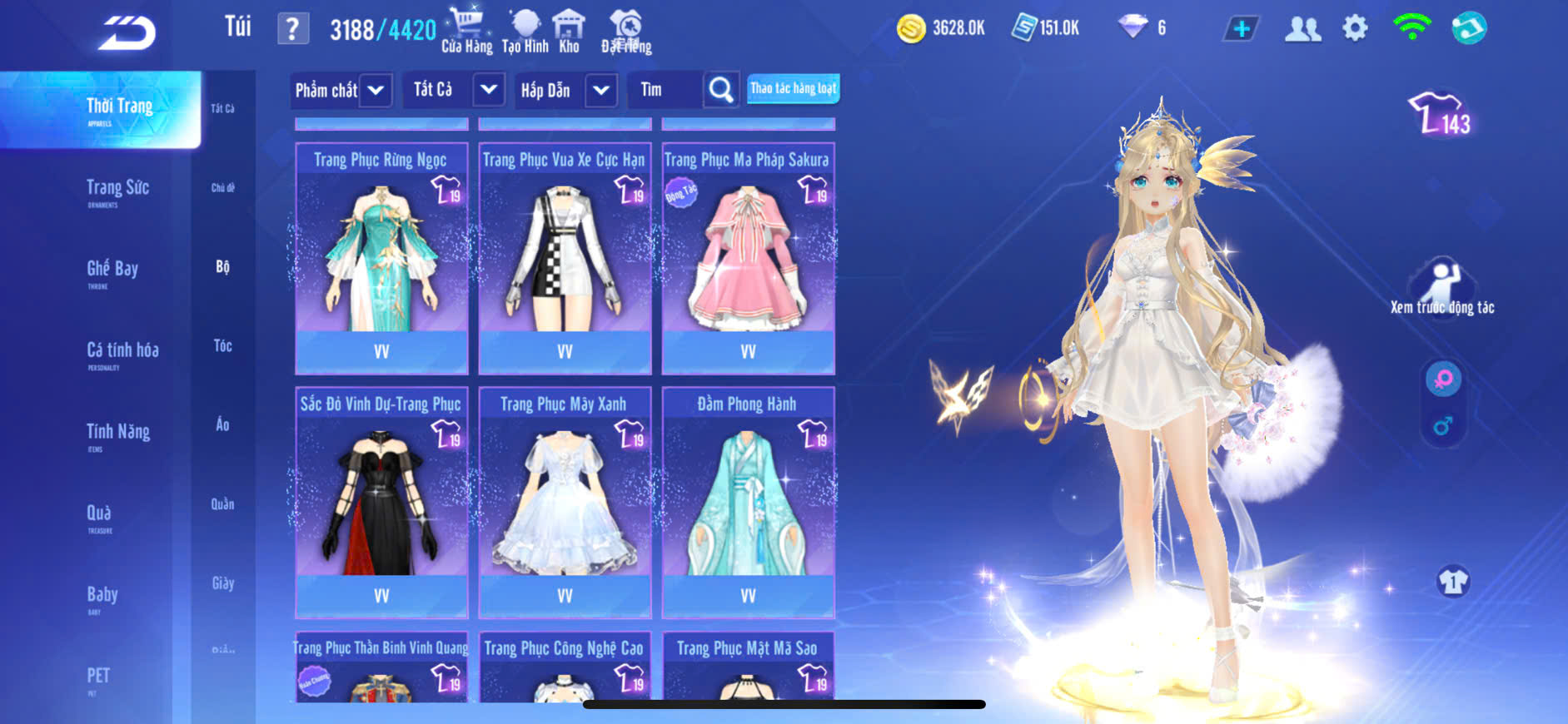Open the question mark help button
Image resolution: width=1568 pixels, height=724 pixels.
[292, 30]
